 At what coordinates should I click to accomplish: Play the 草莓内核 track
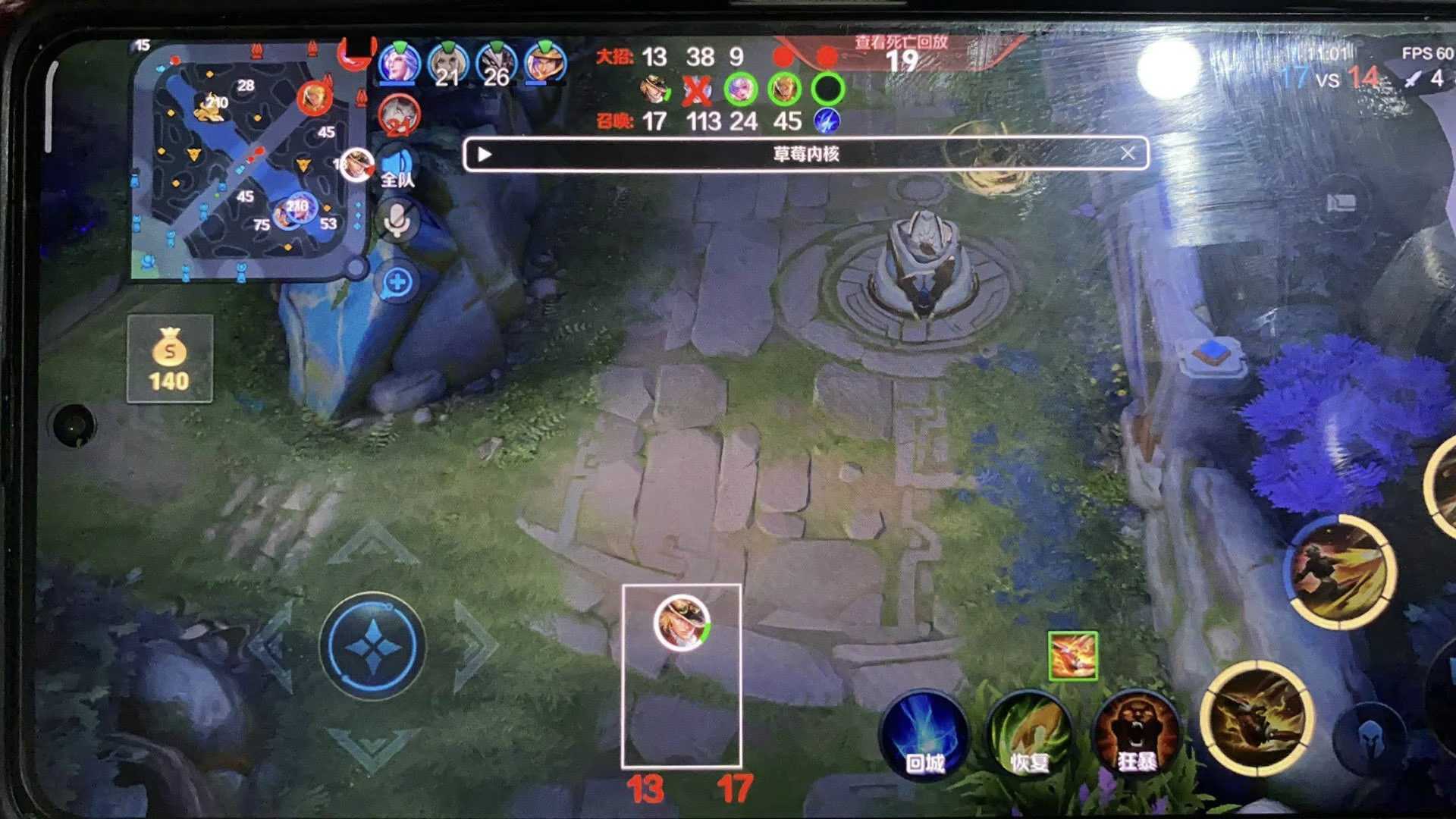[x=485, y=155]
